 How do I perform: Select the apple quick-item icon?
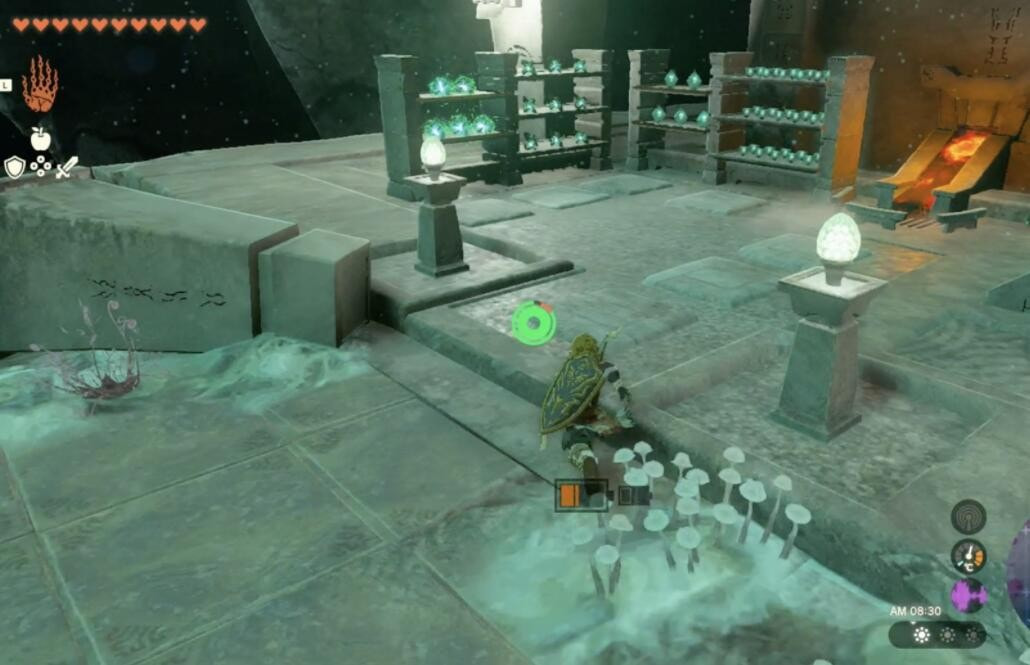coord(40,138)
